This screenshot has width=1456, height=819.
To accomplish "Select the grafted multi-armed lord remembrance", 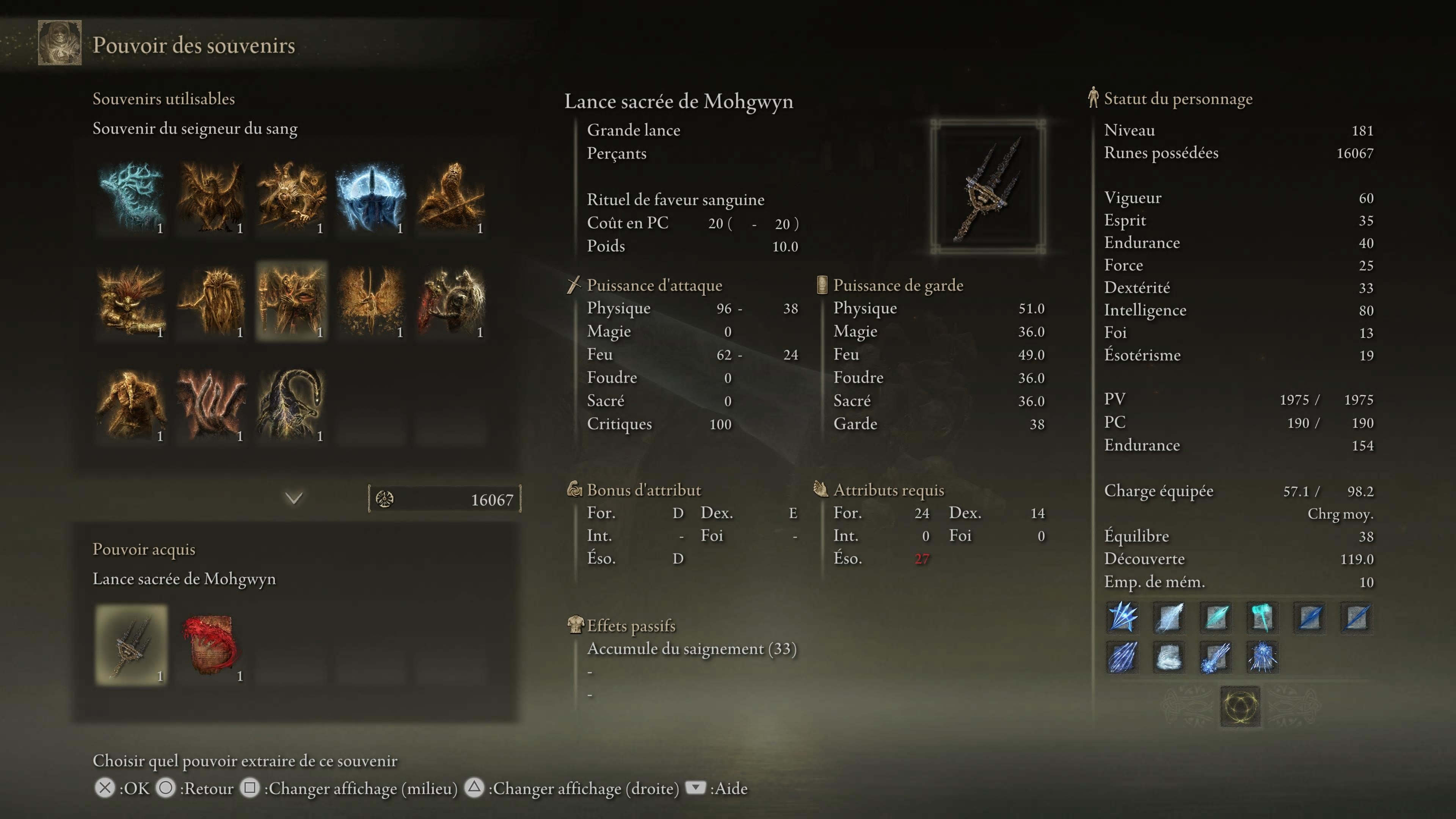I will pyautogui.click(x=291, y=197).
